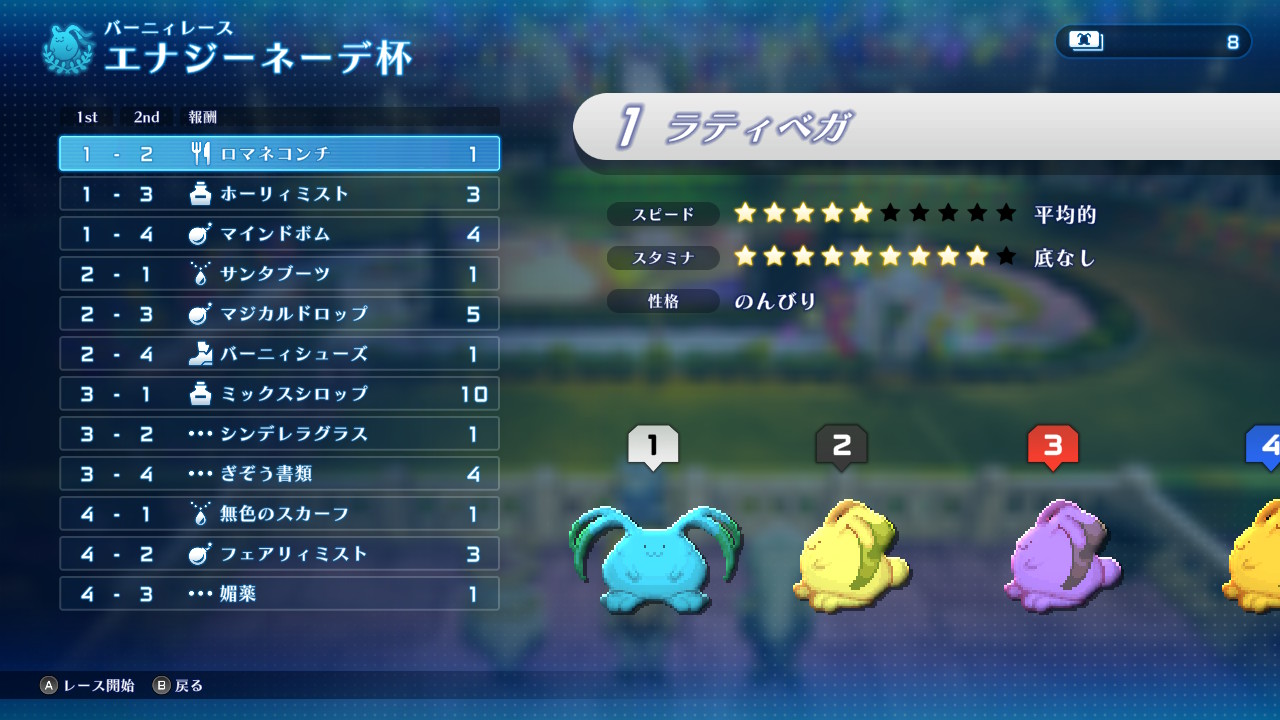Pick the 4-1 無色のスカーフ bet row
Screen dimensions: 1280x720
pyautogui.click(x=279, y=514)
